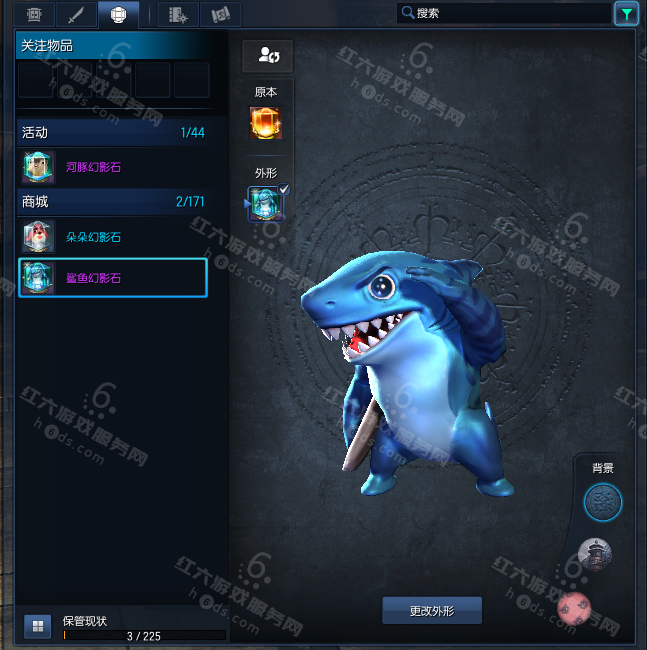The height and width of the screenshot is (650, 647).
Task: Switch to the sword weapon tab
Action: click(x=75, y=14)
